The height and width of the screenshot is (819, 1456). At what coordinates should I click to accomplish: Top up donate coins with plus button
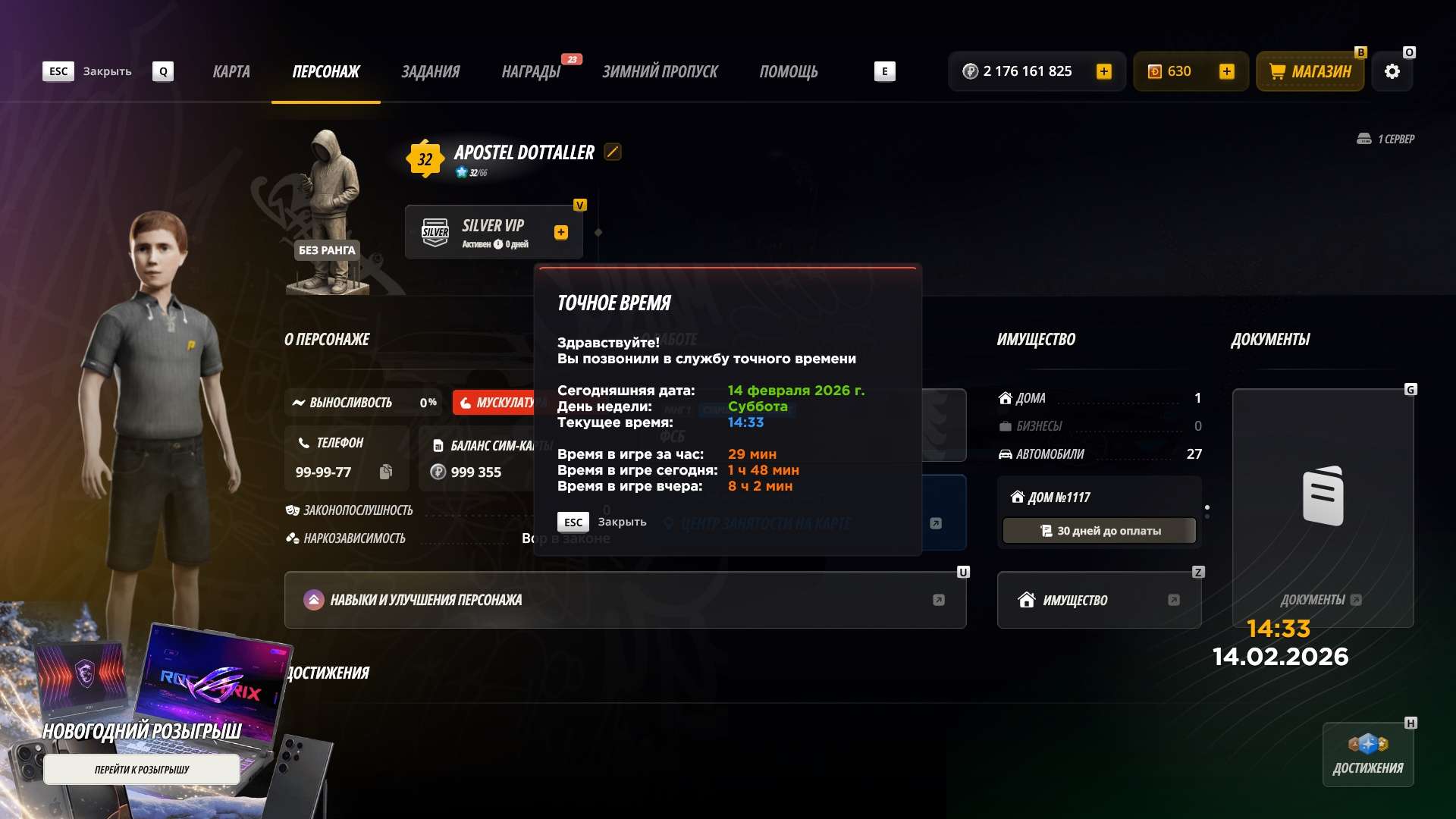click(x=1226, y=72)
